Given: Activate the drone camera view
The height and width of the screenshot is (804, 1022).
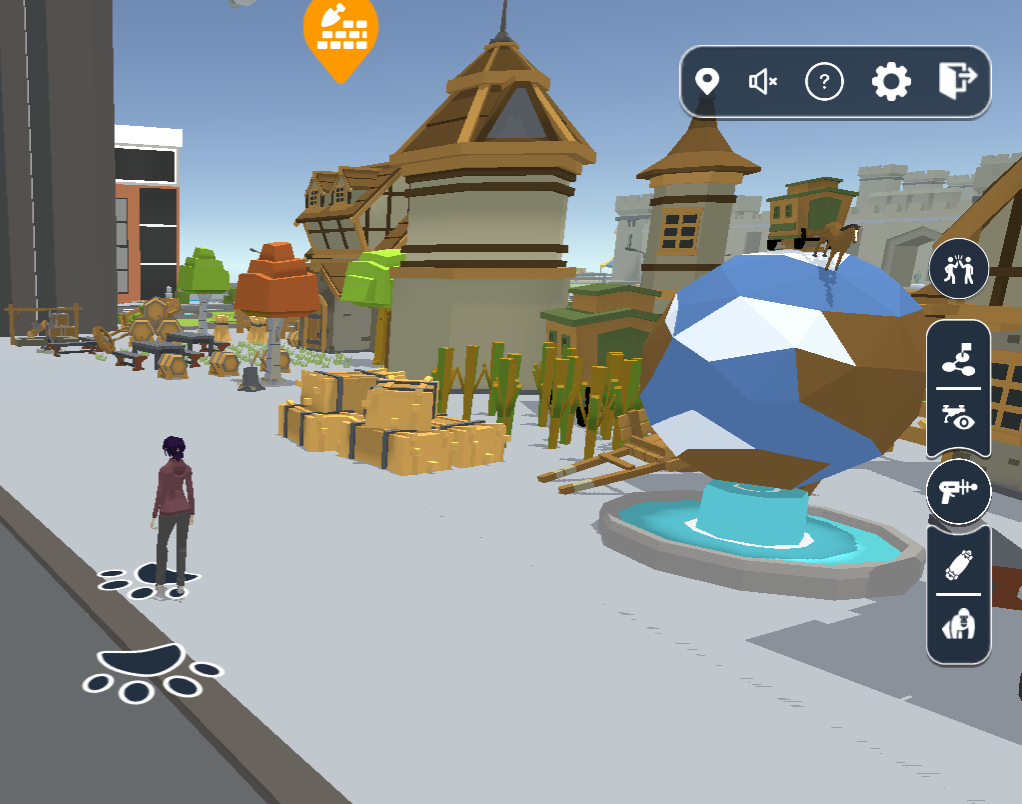Looking at the screenshot, I should (959, 417).
